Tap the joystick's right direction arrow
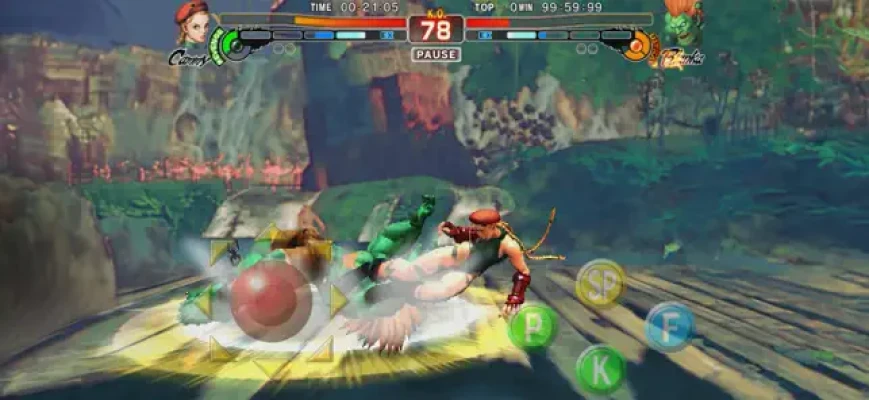The image size is (869, 400). [x=338, y=300]
